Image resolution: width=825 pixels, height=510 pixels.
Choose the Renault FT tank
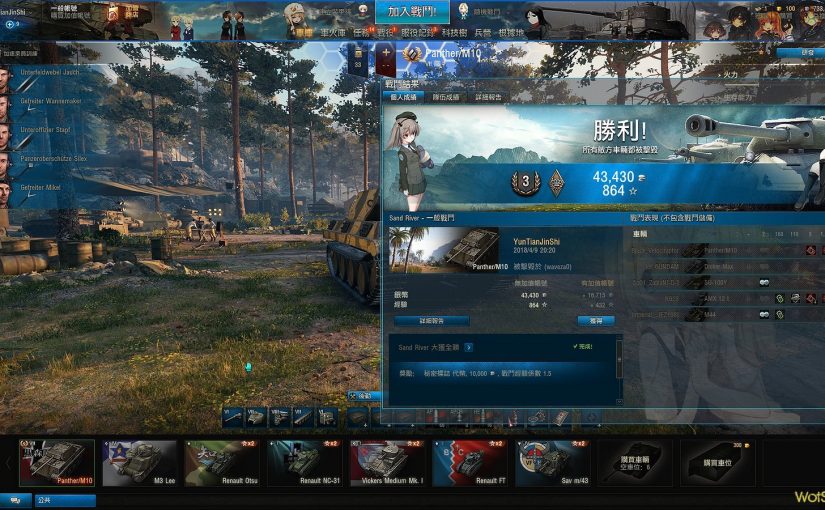tap(469, 462)
